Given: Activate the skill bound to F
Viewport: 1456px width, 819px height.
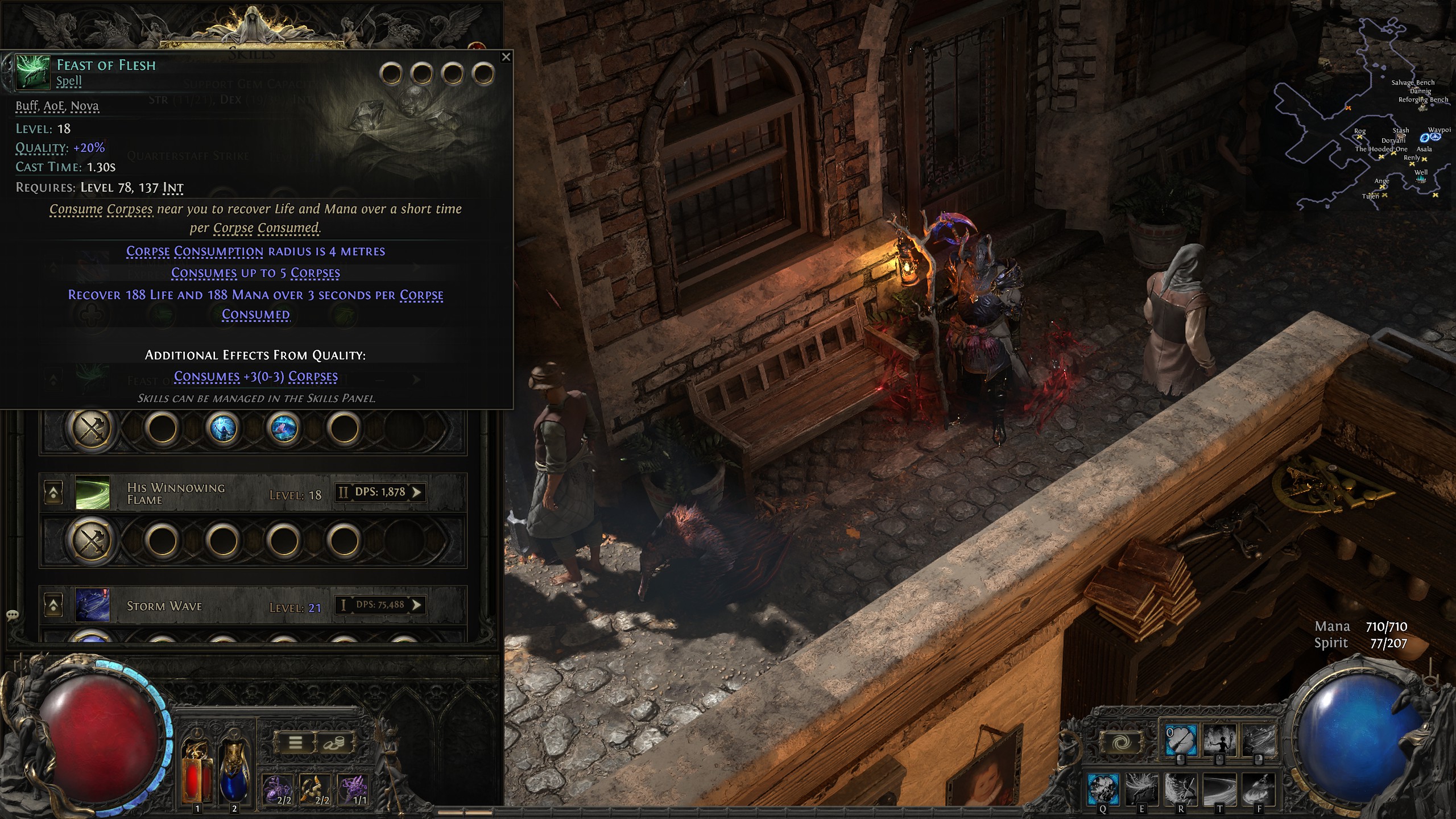Looking at the screenshot, I should [1258, 789].
